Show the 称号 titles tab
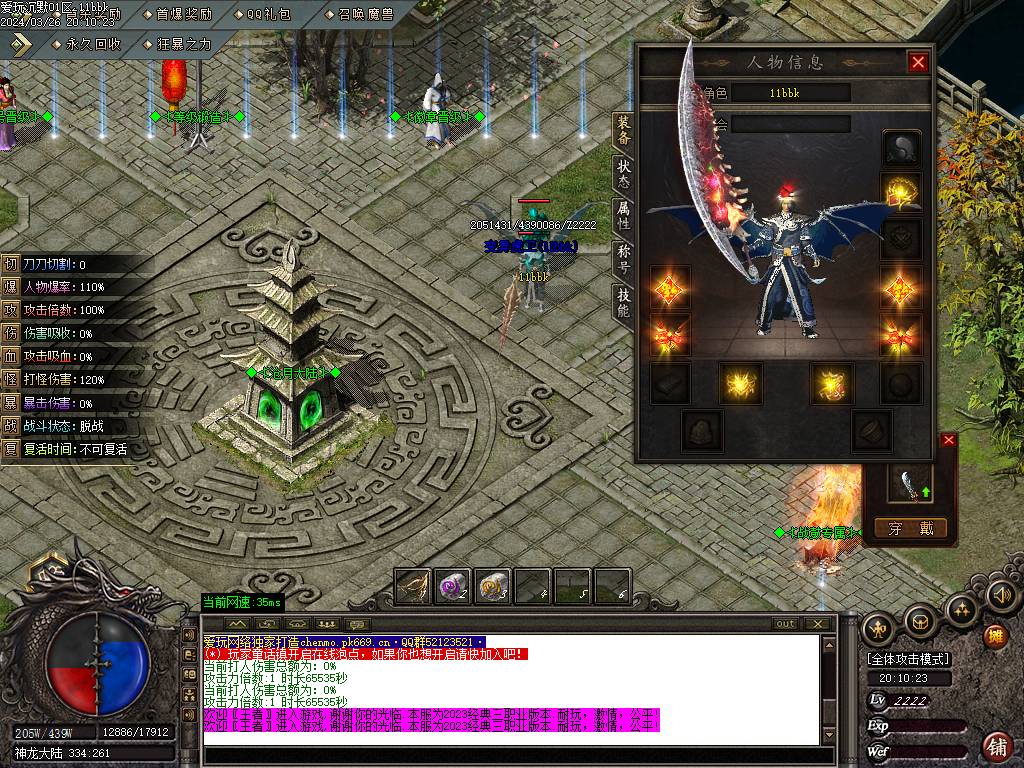Image resolution: width=1024 pixels, height=768 pixels. point(623,259)
